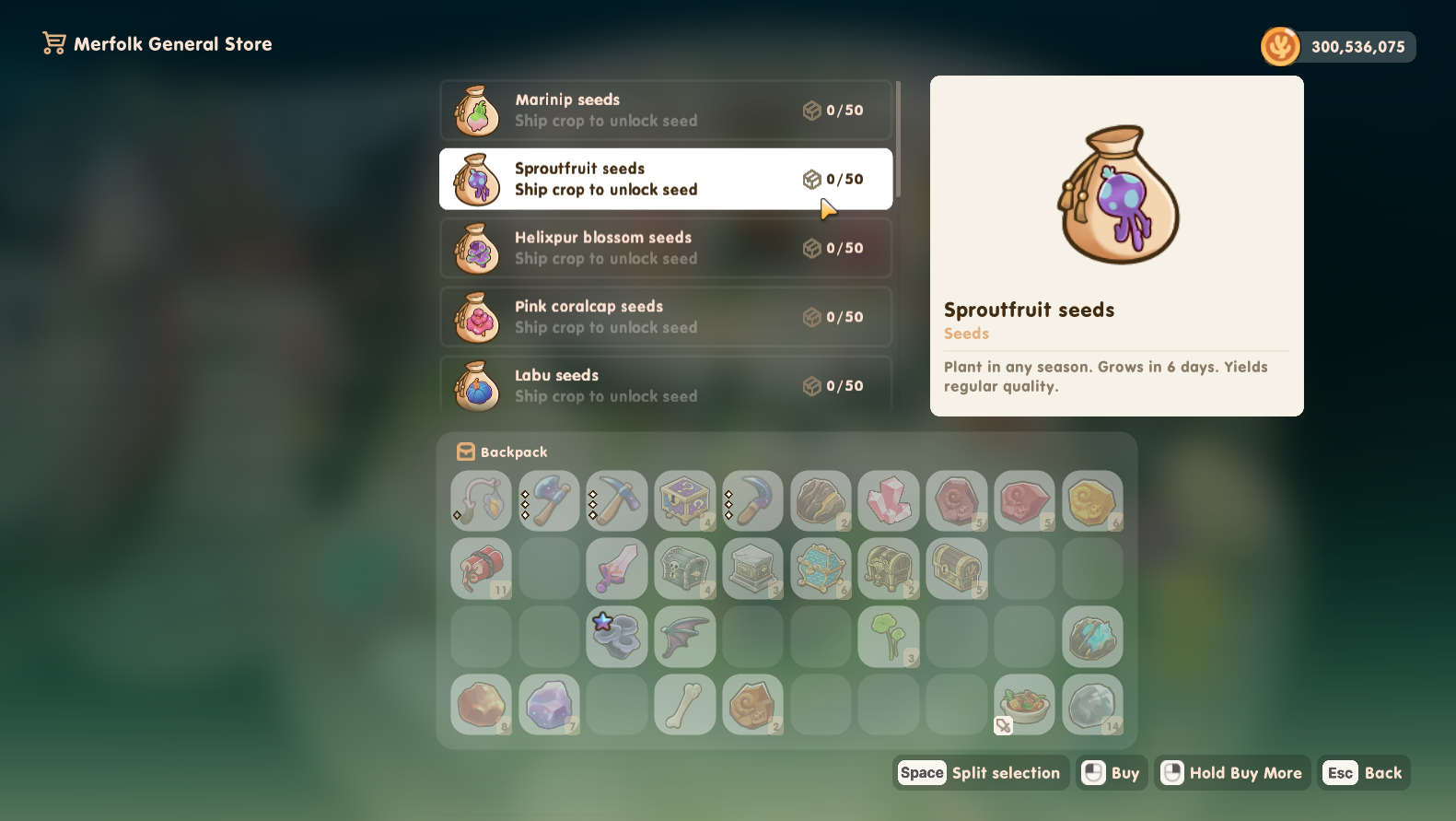Select the white bone item slot
The height and width of the screenshot is (821, 1456).
pos(685,705)
